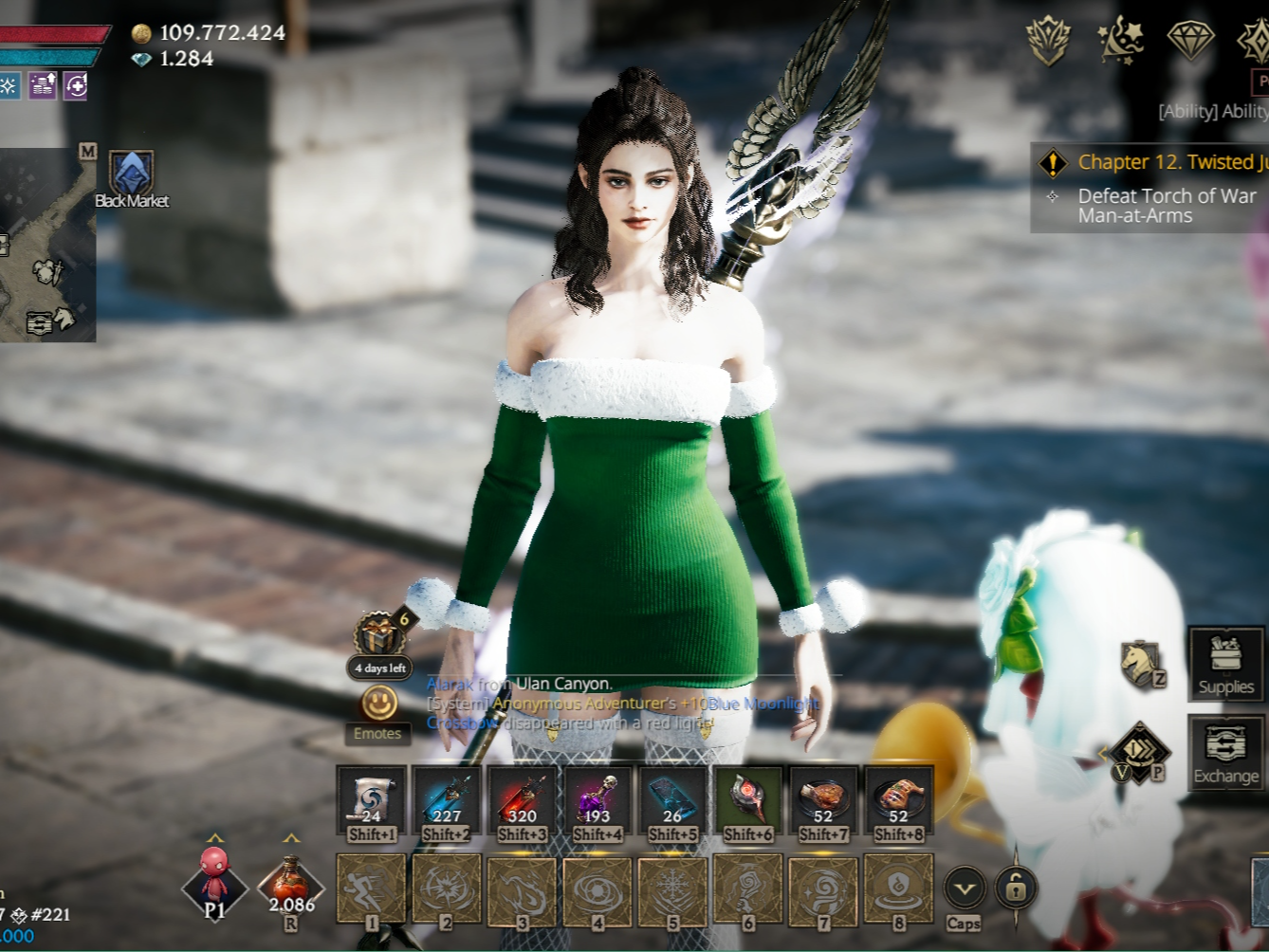Viewport: 1269px width, 952px height.
Task: Use the blue crossbow item stacked 227
Action: (447, 796)
